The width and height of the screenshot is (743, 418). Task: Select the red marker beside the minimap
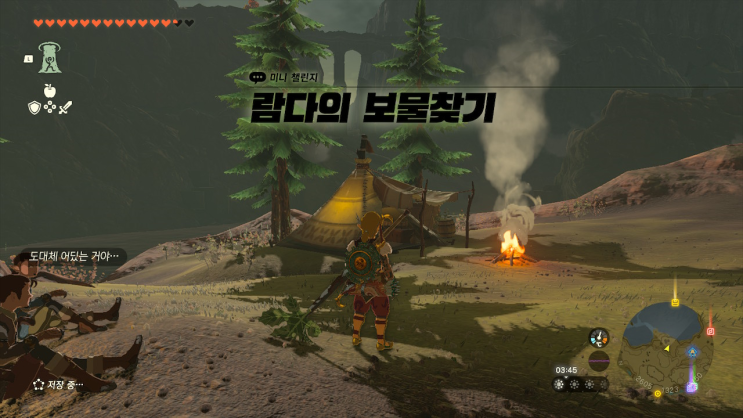point(711,331)
